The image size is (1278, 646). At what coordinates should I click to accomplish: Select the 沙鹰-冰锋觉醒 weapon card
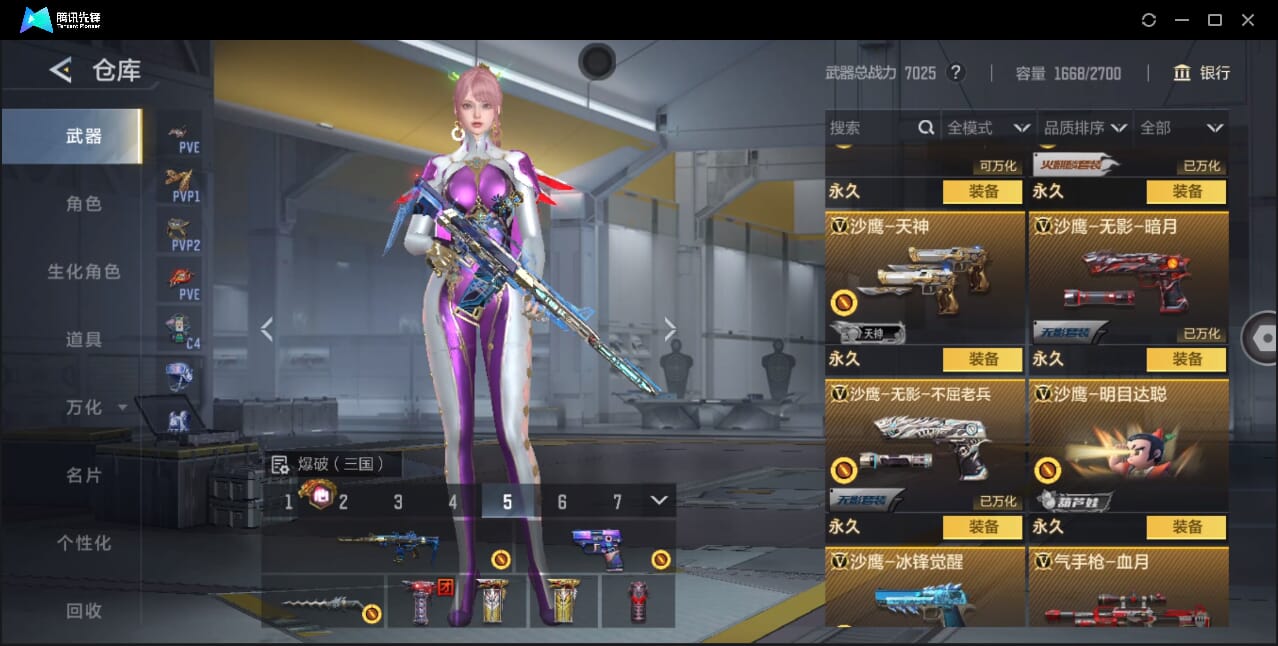point(925,590)
